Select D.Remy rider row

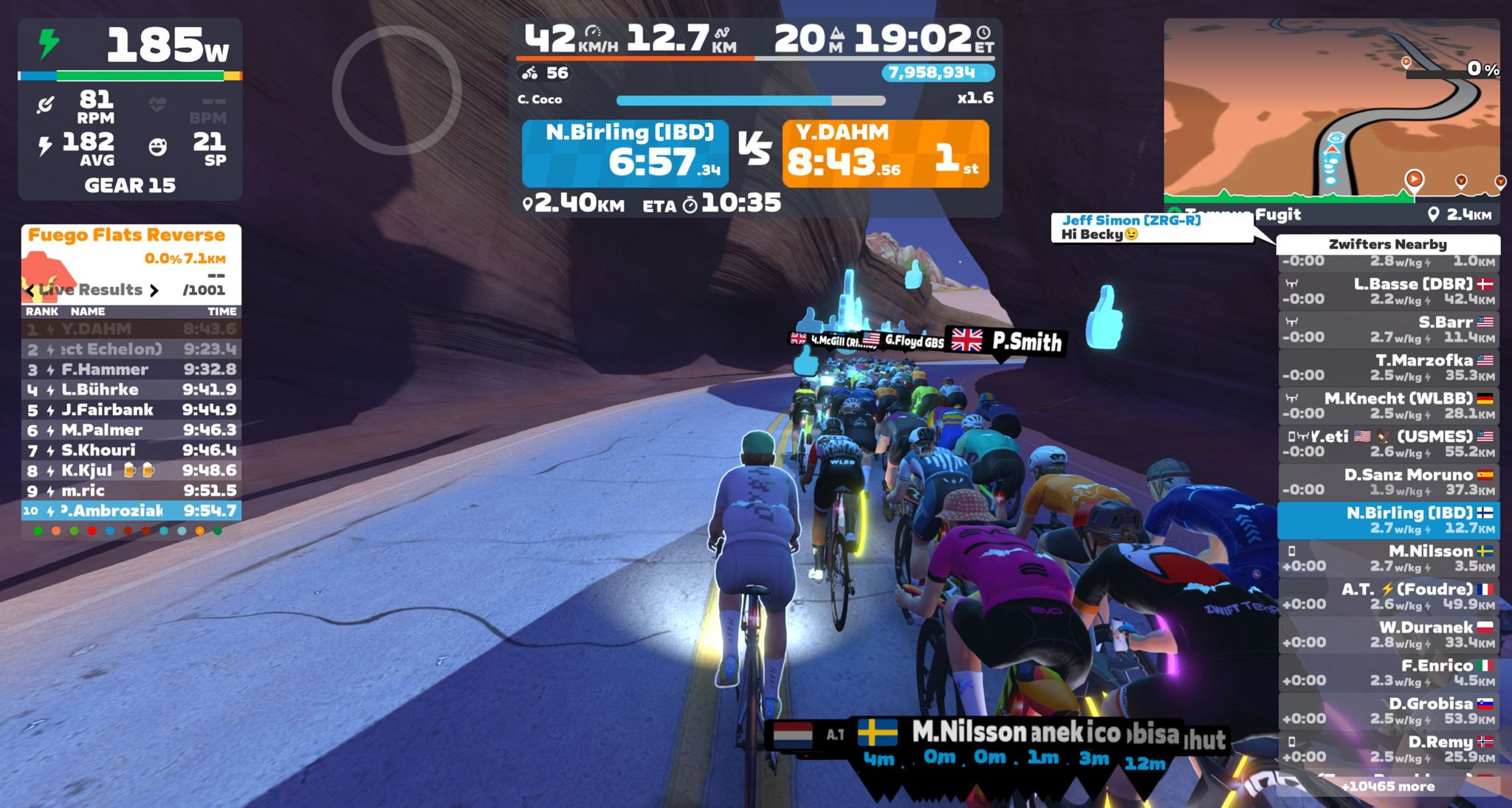point(1388,749)
